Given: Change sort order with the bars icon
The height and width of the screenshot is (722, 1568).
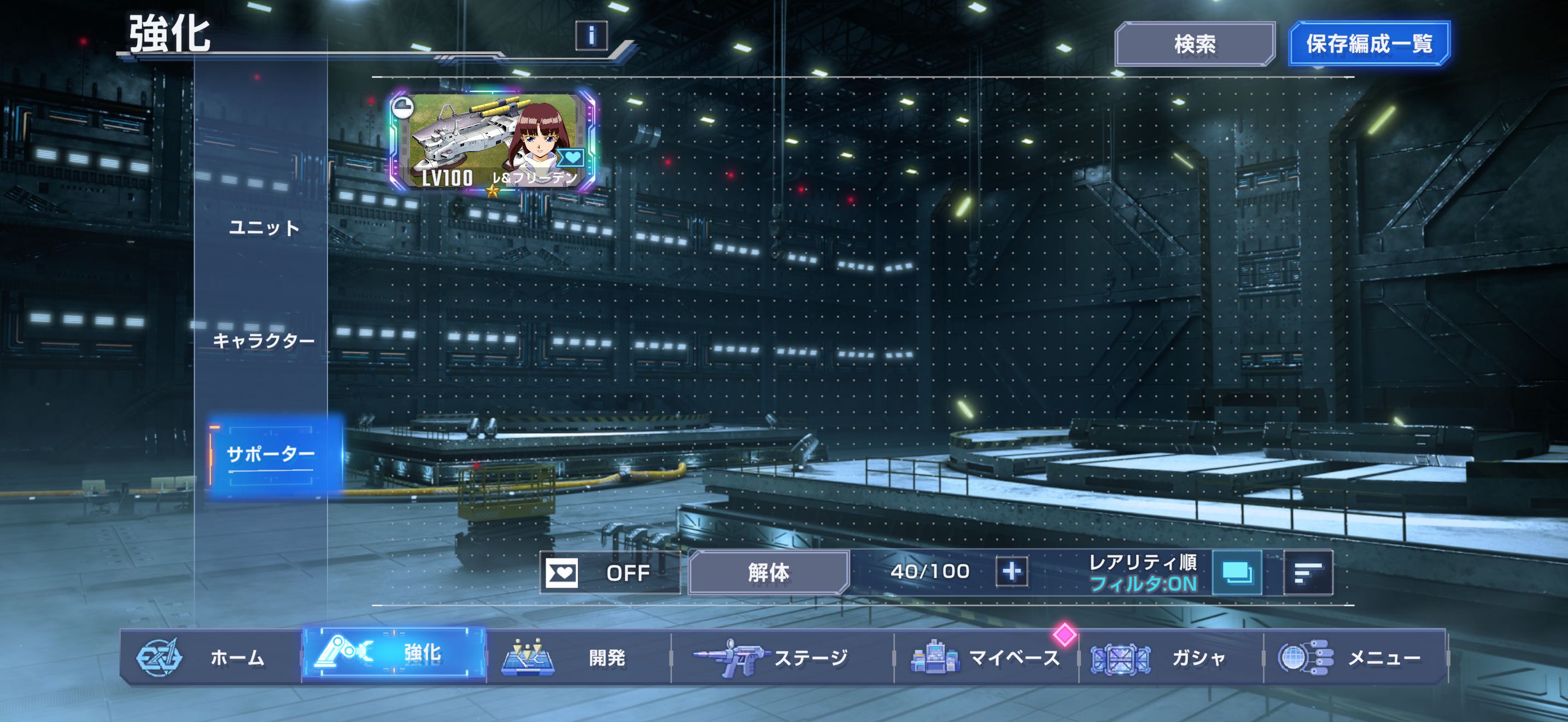Looking at the screenshot, I should point(1307,572).
